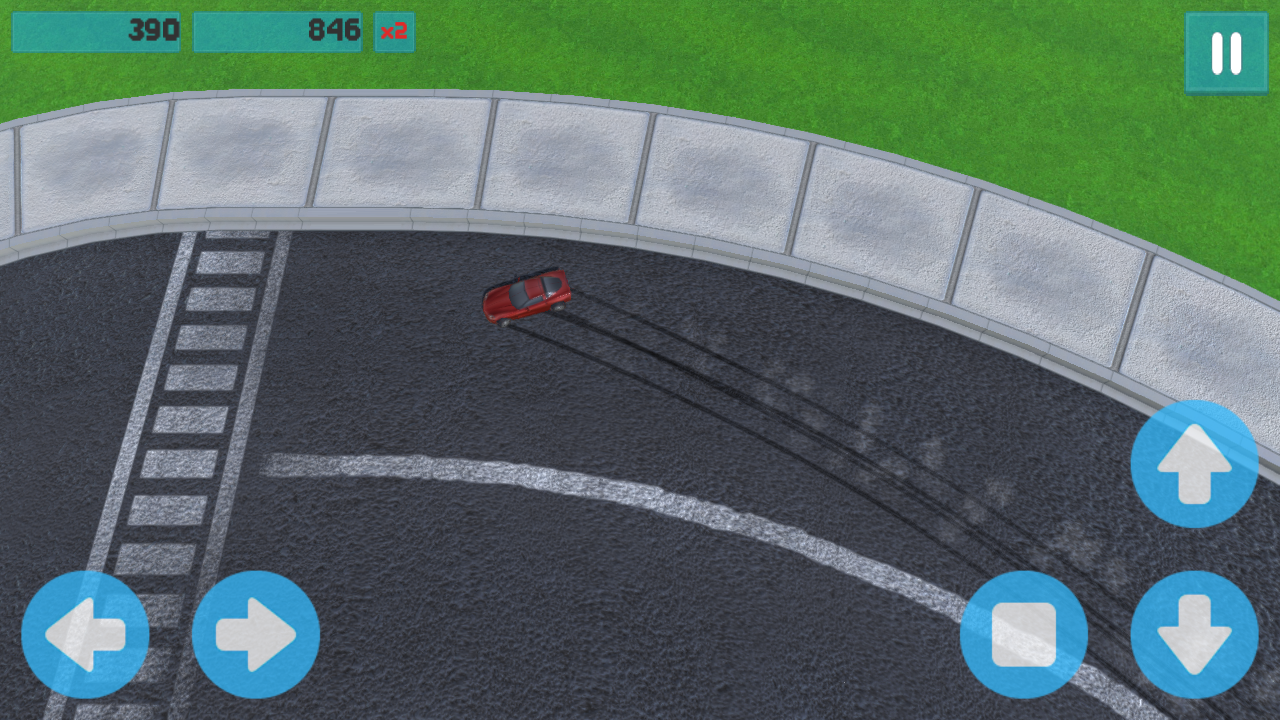Viewport: 1280px width, 720px height.
Task: Tap the square handbrake button
Action: [1023, 634]
